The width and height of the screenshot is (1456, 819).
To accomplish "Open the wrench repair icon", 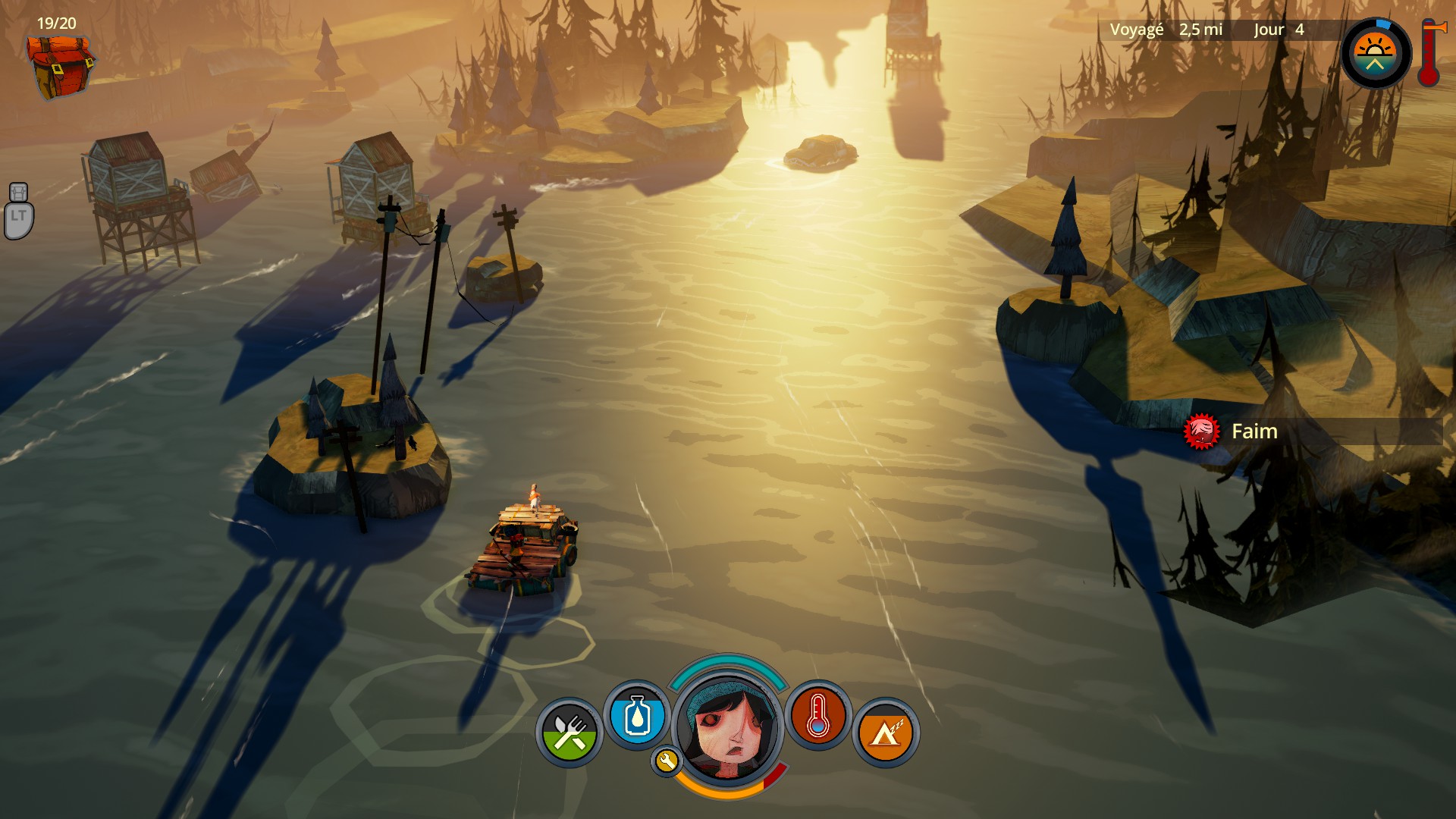I will click(x=666, y=761).
